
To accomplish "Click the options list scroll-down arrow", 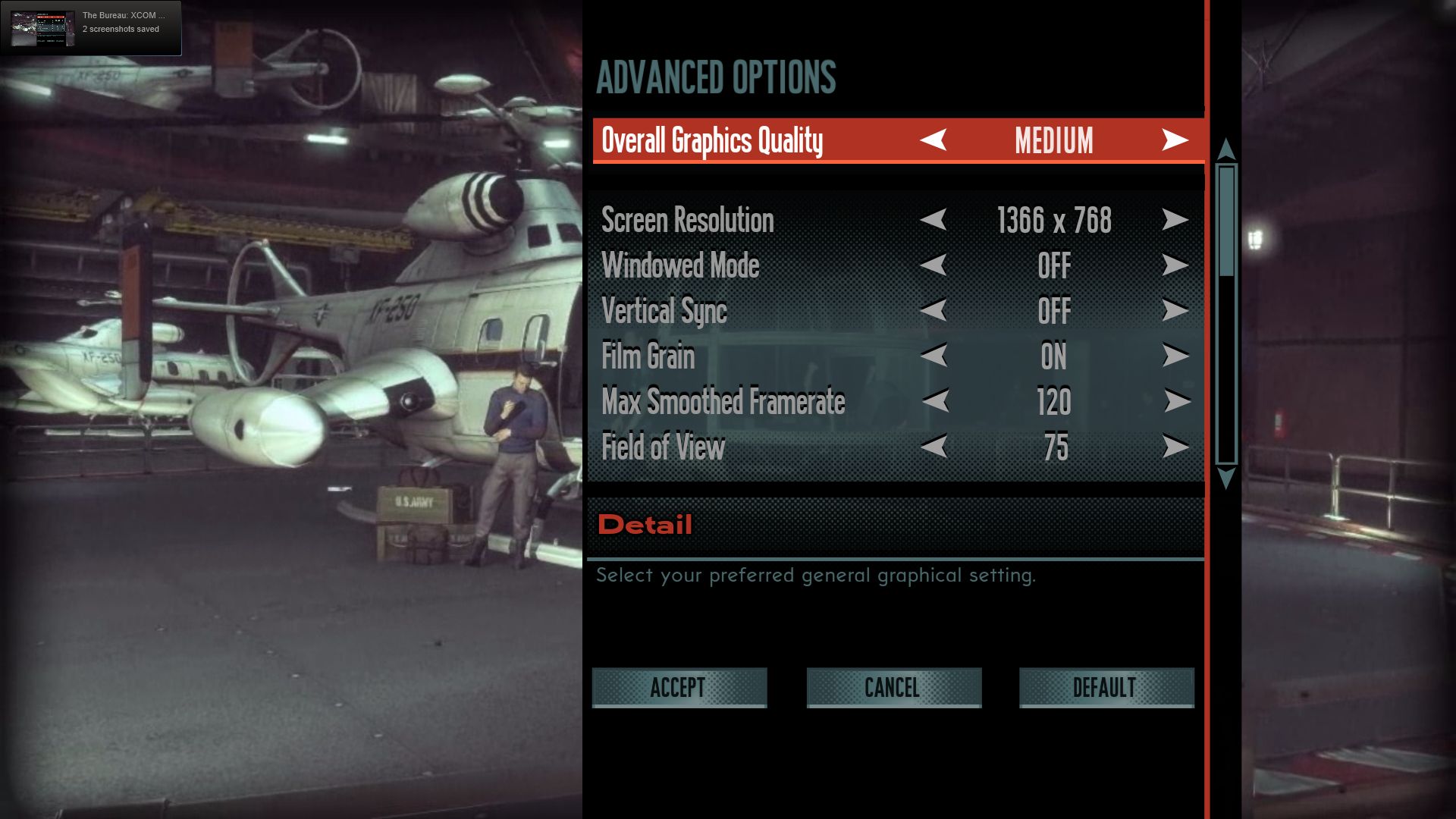I will click(1225, 479).
